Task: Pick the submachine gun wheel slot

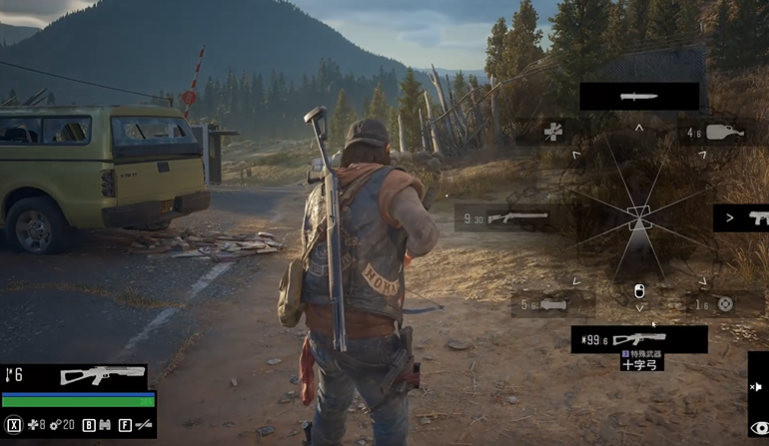Action: (741, 217)
